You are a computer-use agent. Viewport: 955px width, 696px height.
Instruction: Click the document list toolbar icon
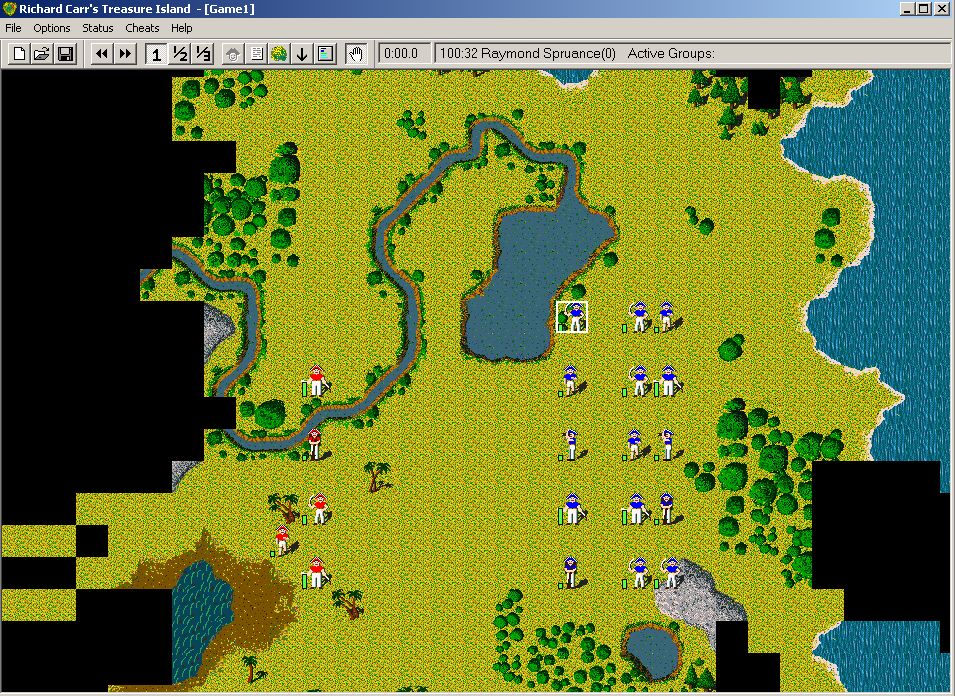[257, 54]
